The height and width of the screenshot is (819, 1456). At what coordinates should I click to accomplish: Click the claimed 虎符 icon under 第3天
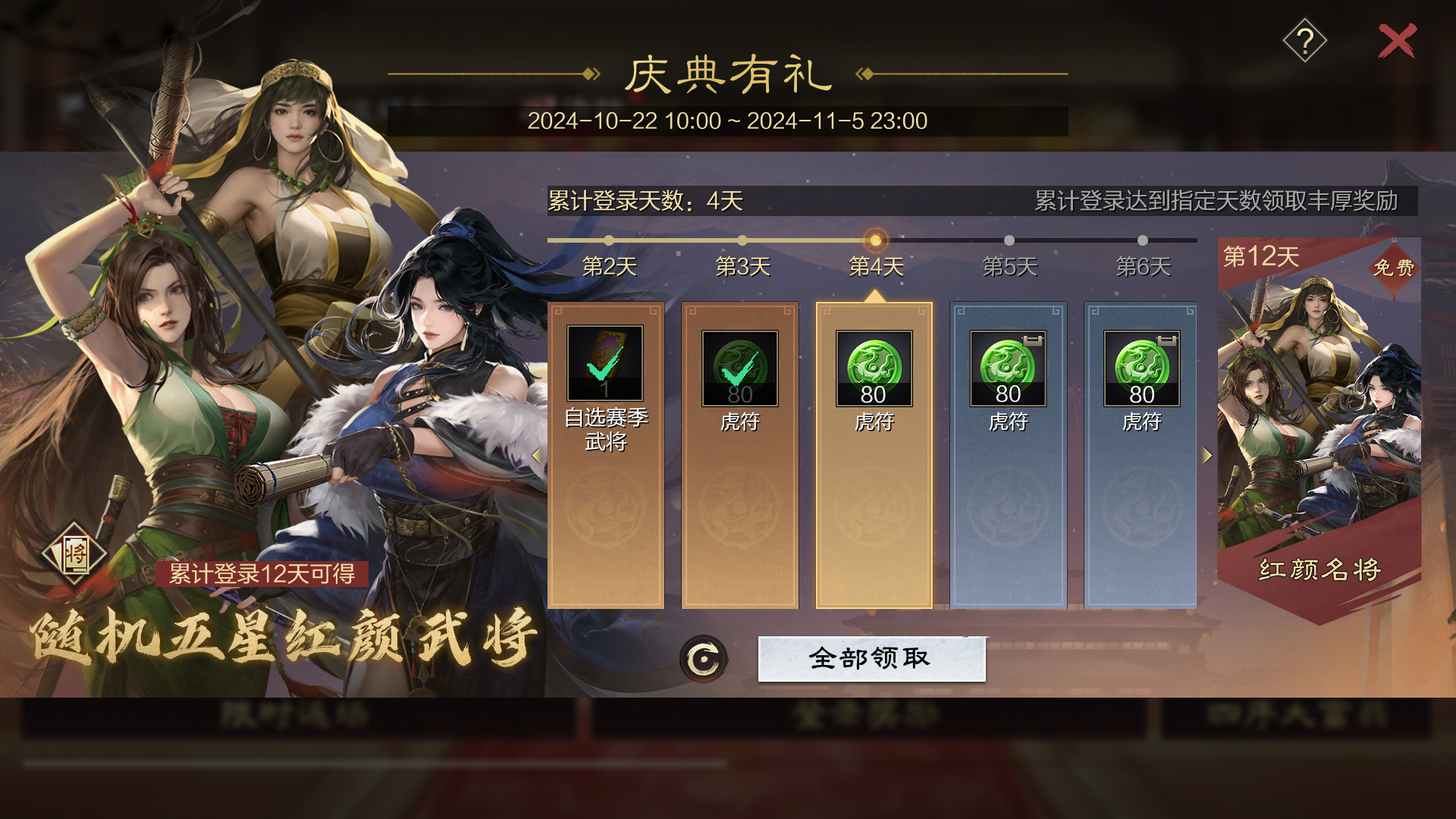(739, 369)
